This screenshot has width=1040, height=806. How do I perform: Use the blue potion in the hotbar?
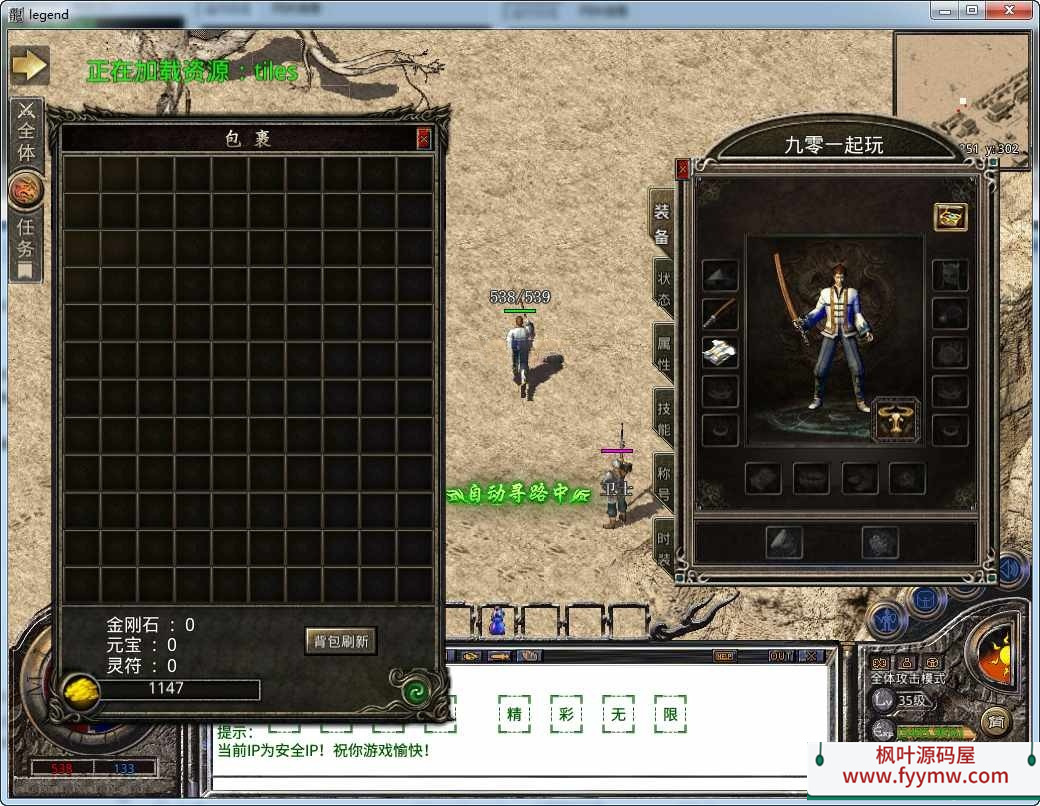tap(496, 622)
